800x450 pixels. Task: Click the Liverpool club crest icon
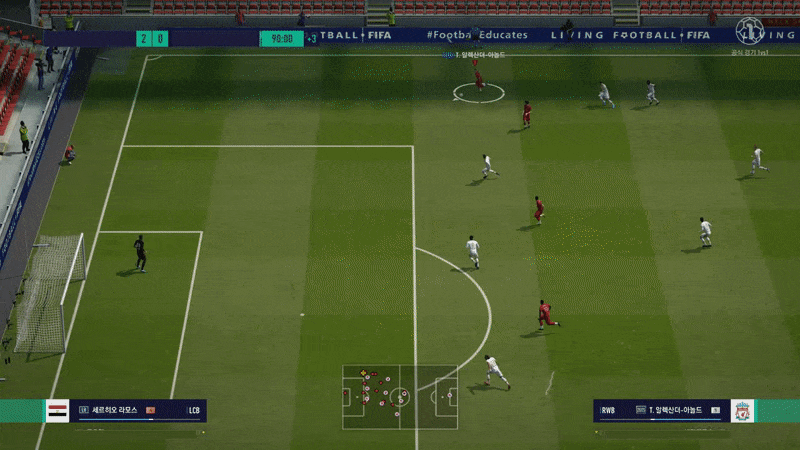point(741,410)
